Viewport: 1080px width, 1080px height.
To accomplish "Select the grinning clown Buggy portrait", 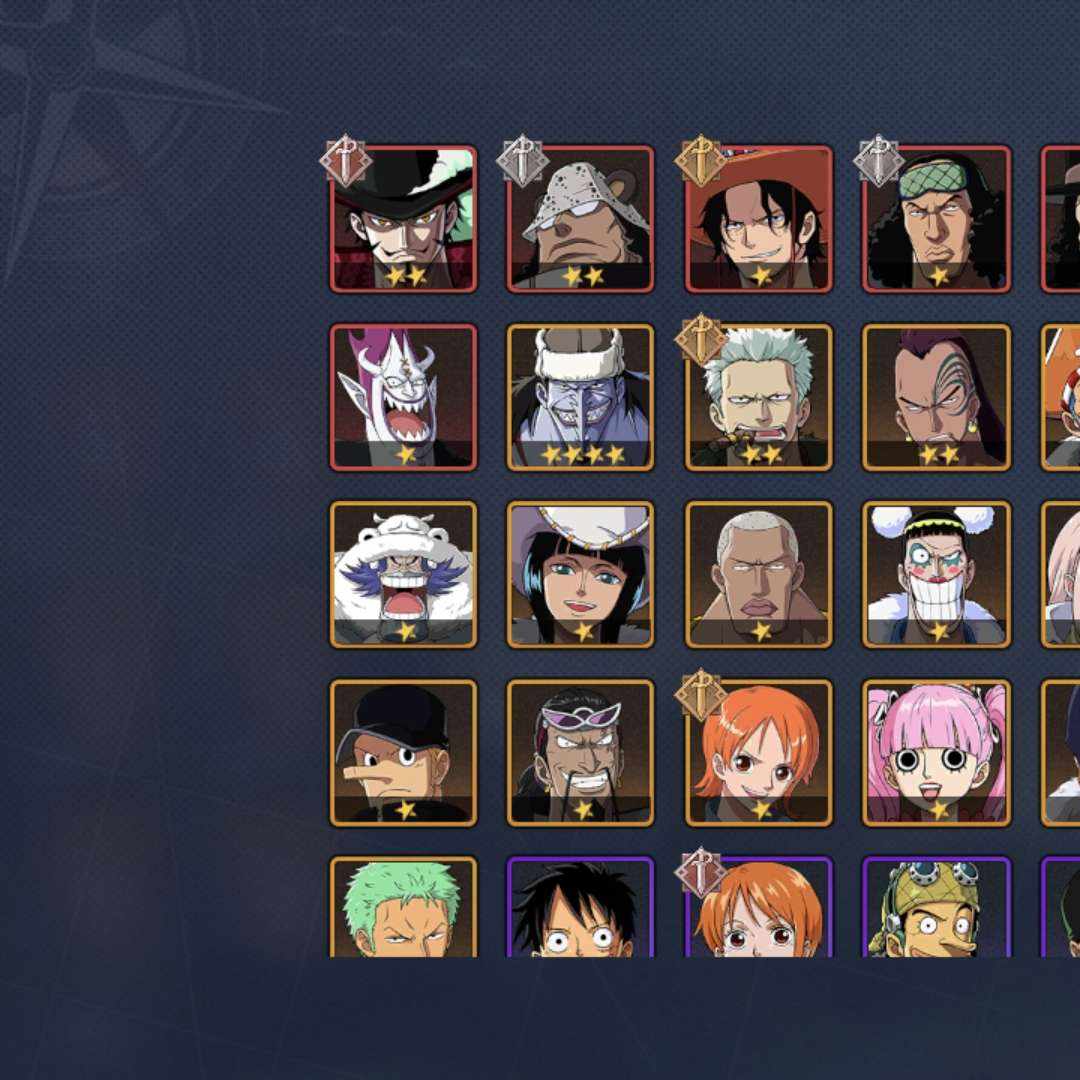I will [x=936, y=574].
